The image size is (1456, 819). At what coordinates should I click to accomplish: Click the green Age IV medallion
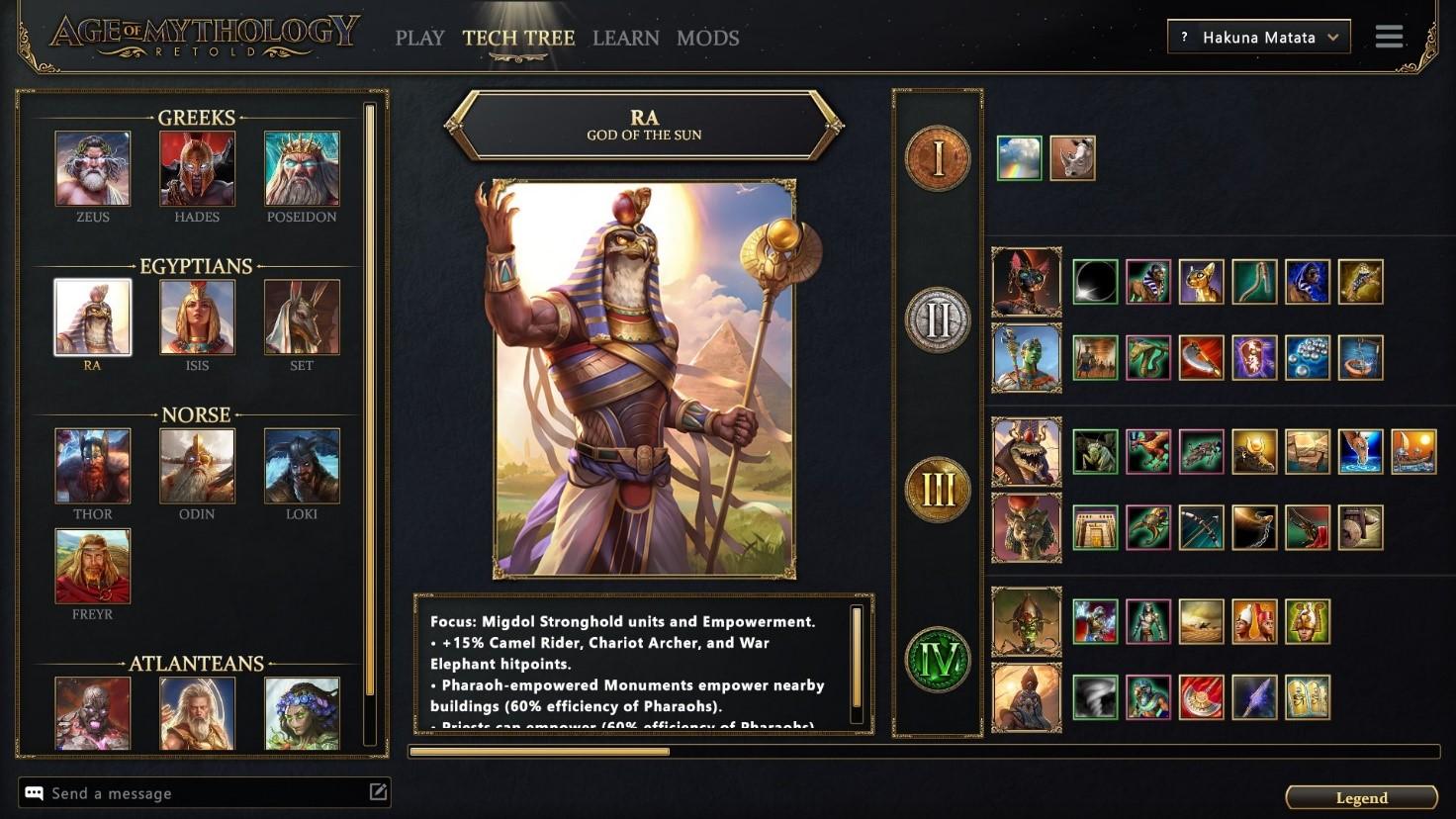(937, 660)
